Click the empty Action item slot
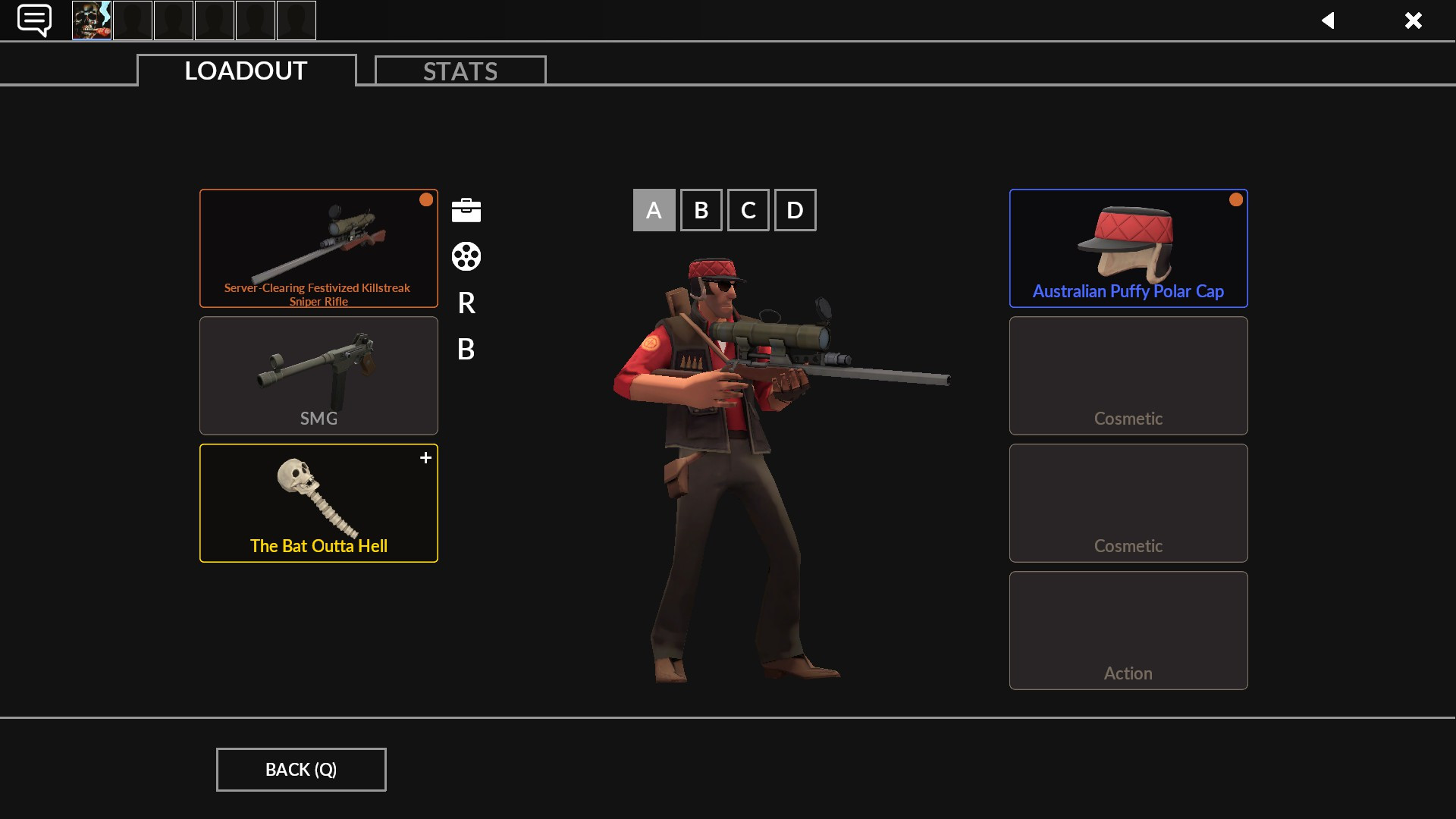 [x=1128, y=630]
